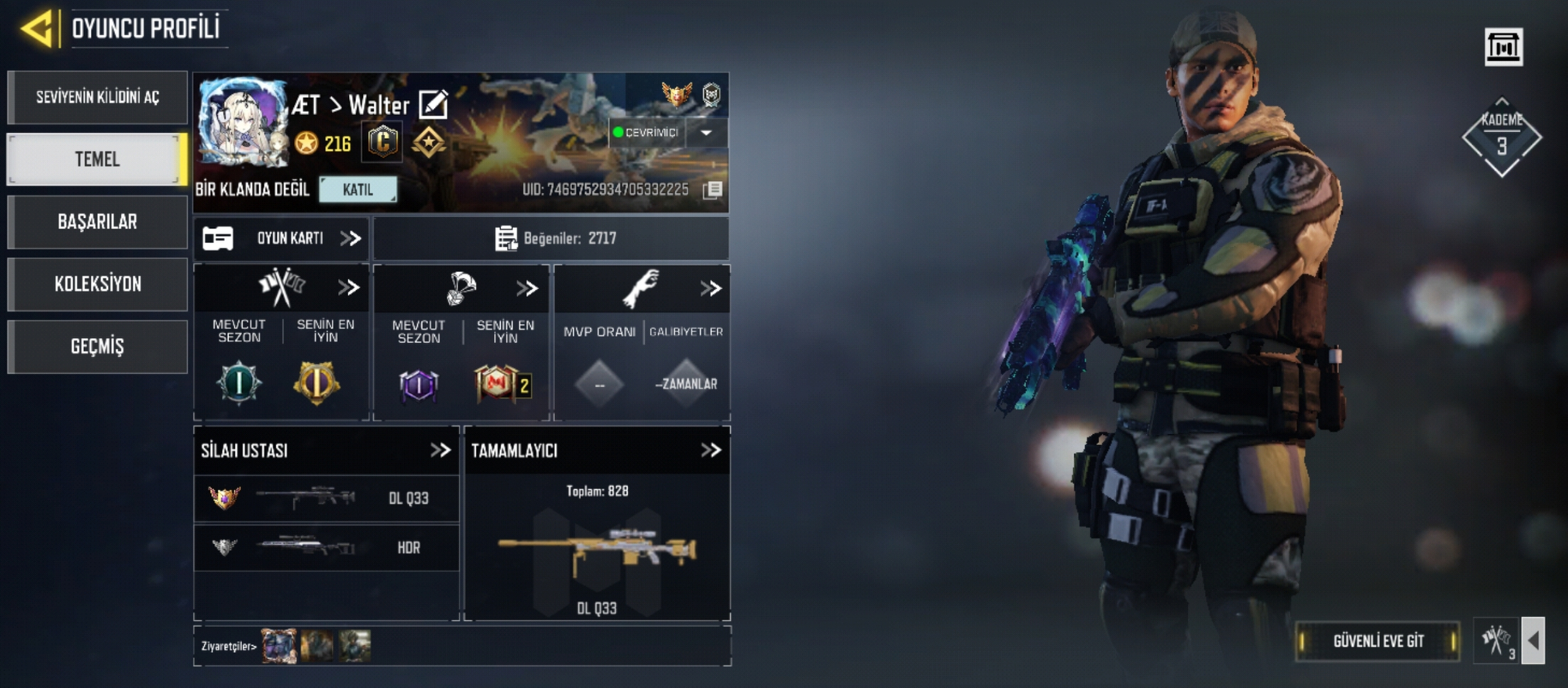Expand the side panel with the white arrow
The width and height of the screenshot is (1568, 688).
point(1533,641)
